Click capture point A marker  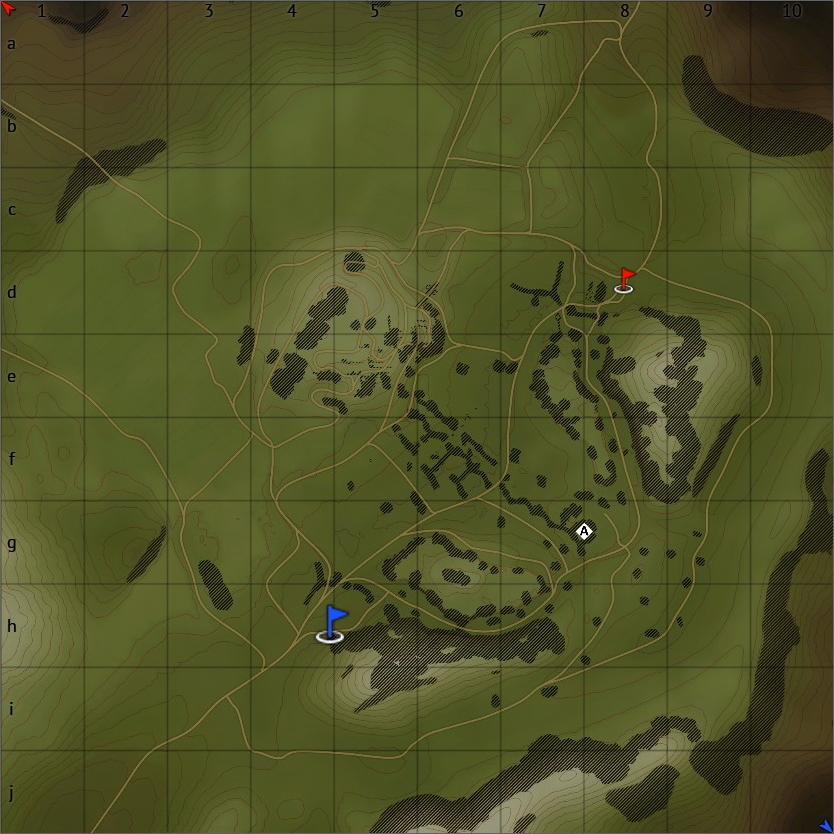point(584,532)
